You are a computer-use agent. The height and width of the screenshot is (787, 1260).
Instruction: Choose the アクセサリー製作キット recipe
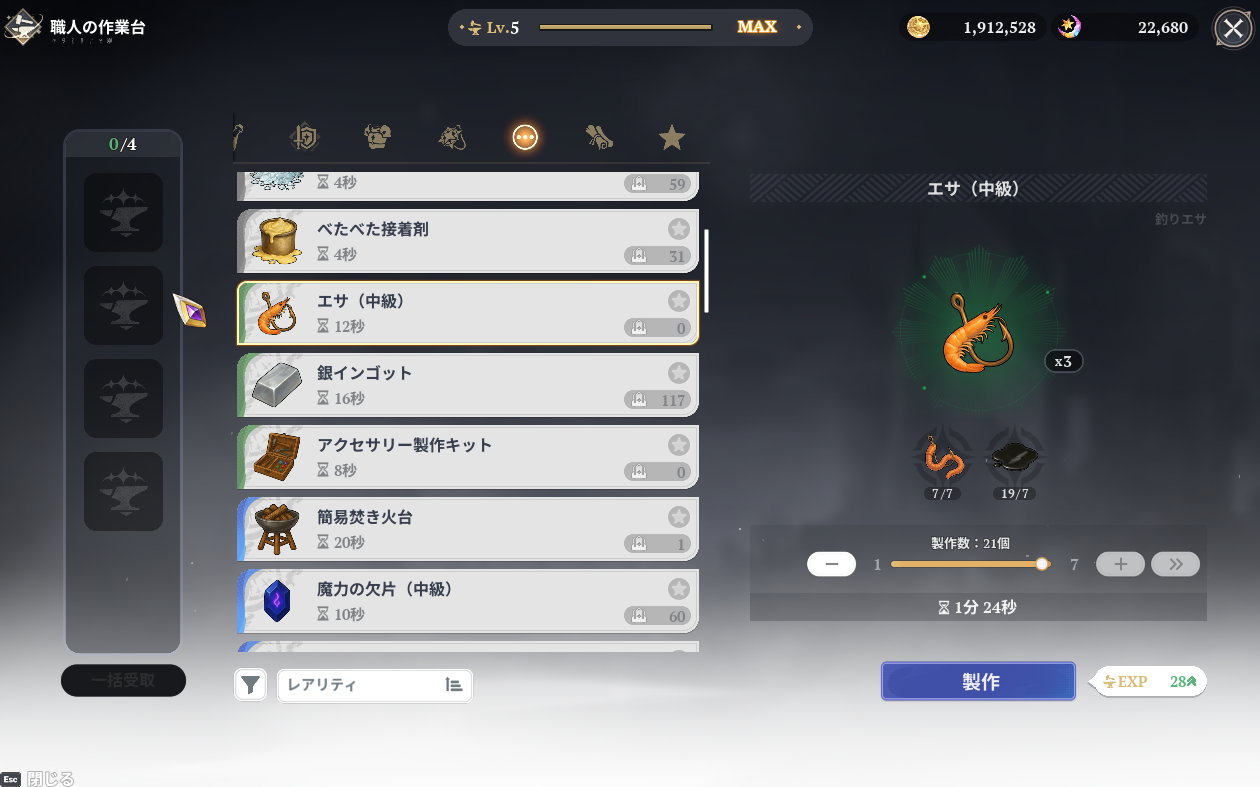467,457
